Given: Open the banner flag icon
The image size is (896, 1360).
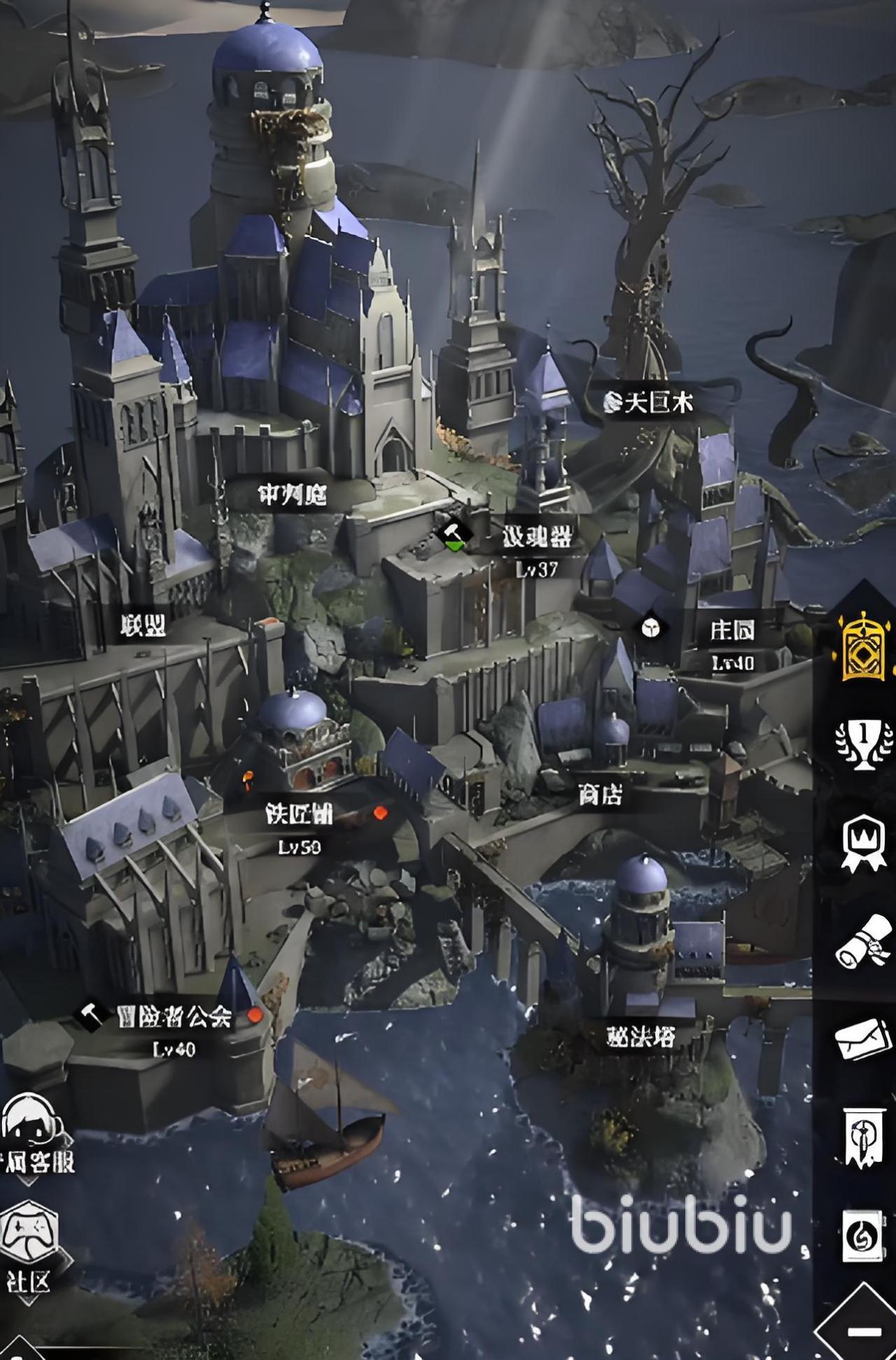Looking at the screenshot, I should tap(862, 1137).
